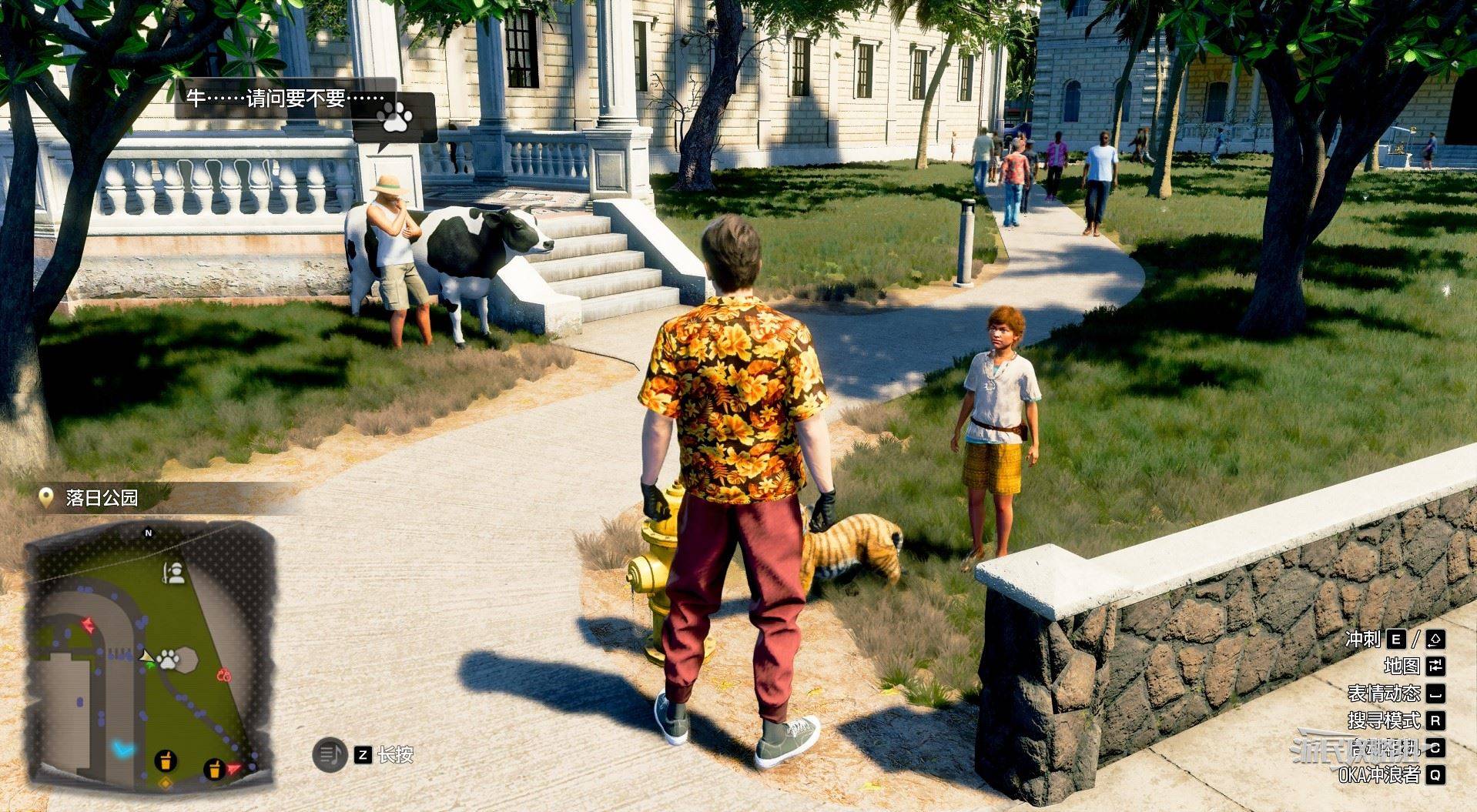Open the music playlist icon
The height and width of the screenshot is (812, 1477).
pyautogui.click(x=330, y=755)
